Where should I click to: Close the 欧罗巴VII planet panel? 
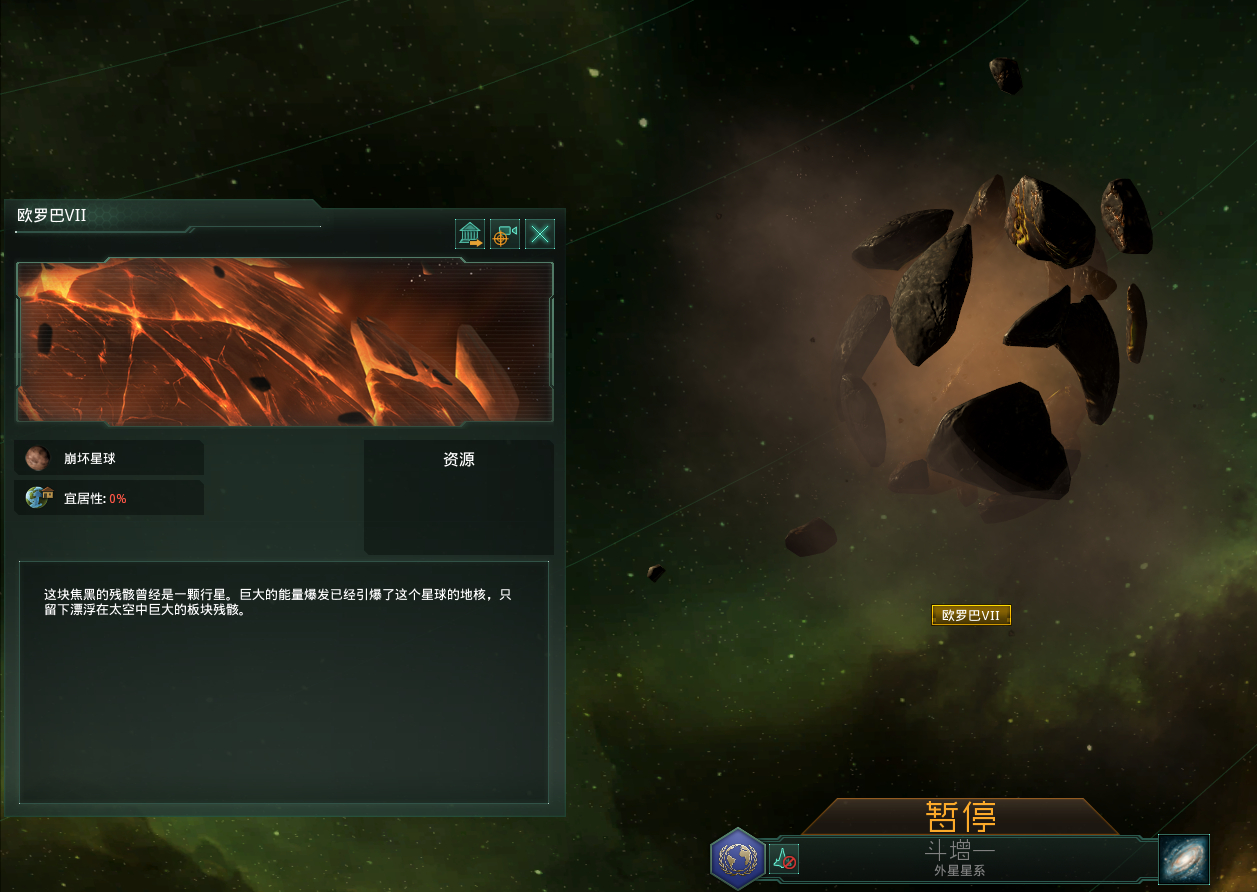540,235
